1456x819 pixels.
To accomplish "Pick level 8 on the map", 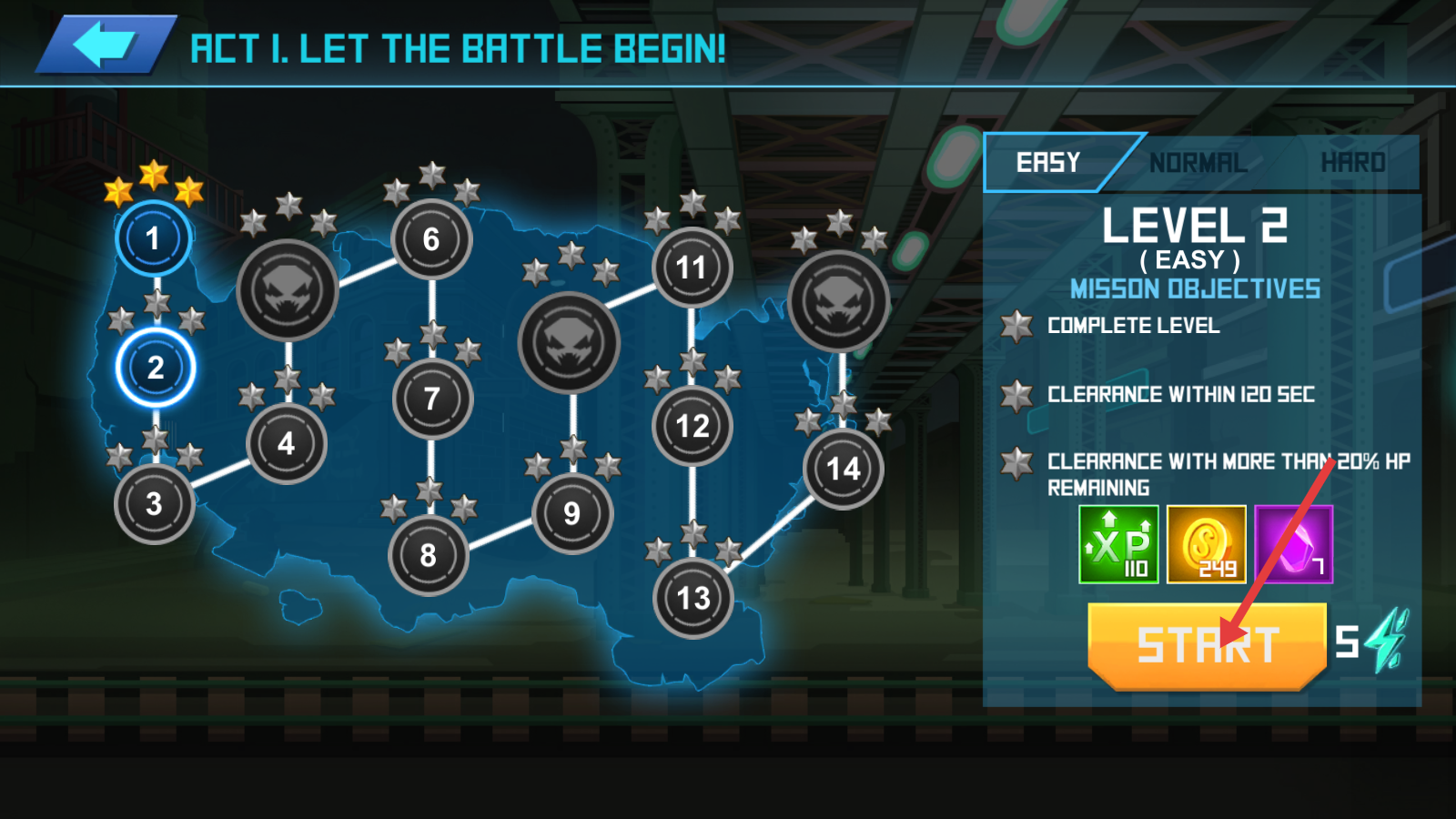I will [428, 555].
